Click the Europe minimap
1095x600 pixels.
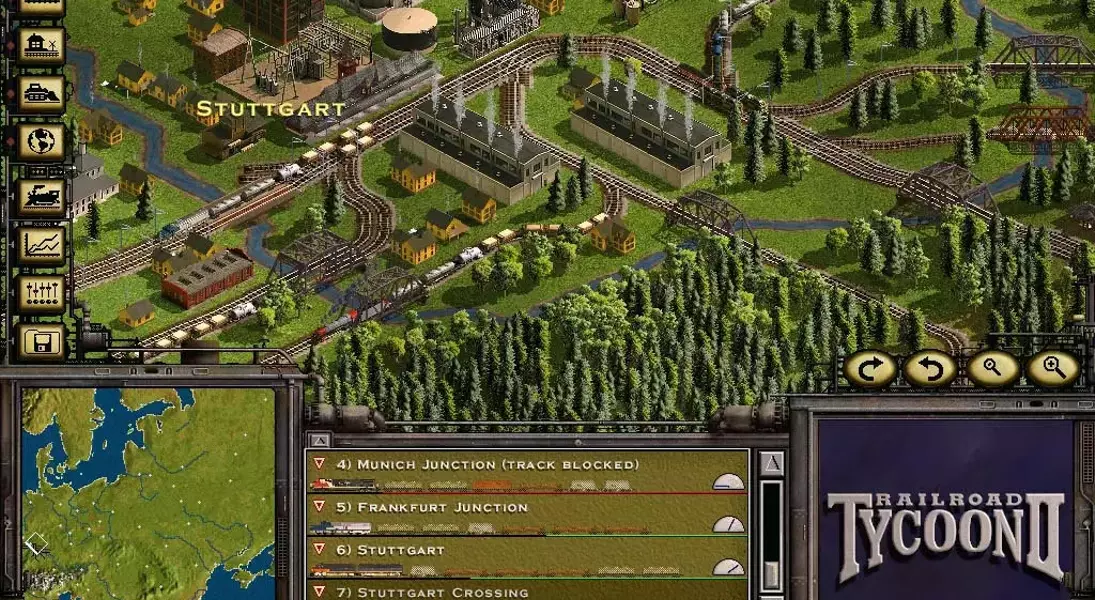tap(148, 492)
